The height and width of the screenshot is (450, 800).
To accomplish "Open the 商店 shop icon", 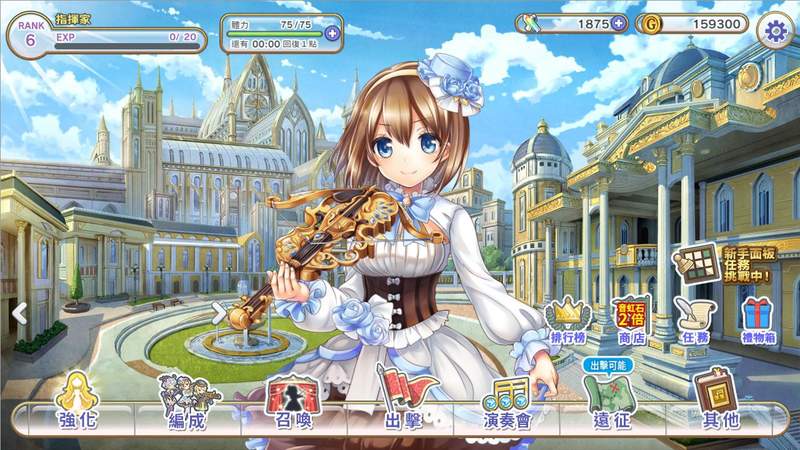I will pyautogui.click(x=630, y=321).
